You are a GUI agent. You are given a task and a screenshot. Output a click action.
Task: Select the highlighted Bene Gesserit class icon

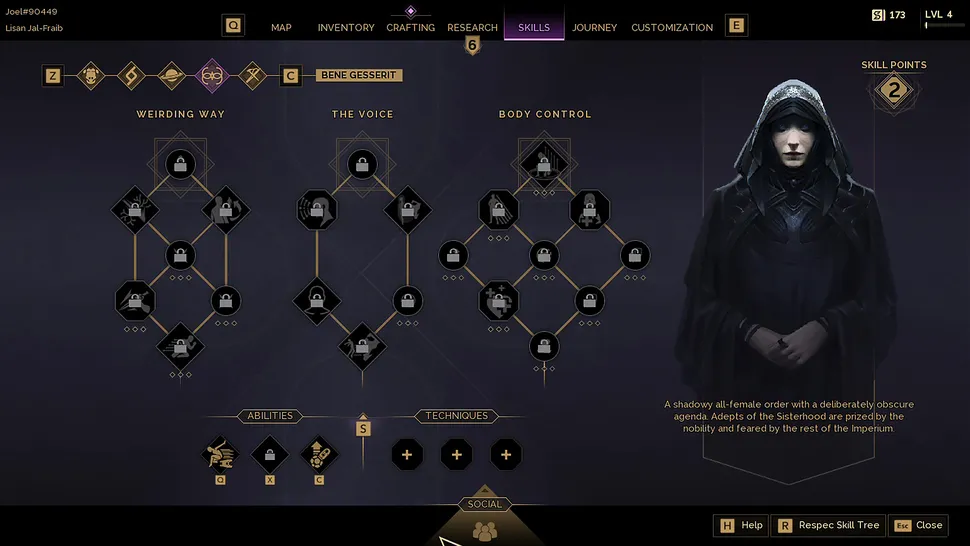212,75
